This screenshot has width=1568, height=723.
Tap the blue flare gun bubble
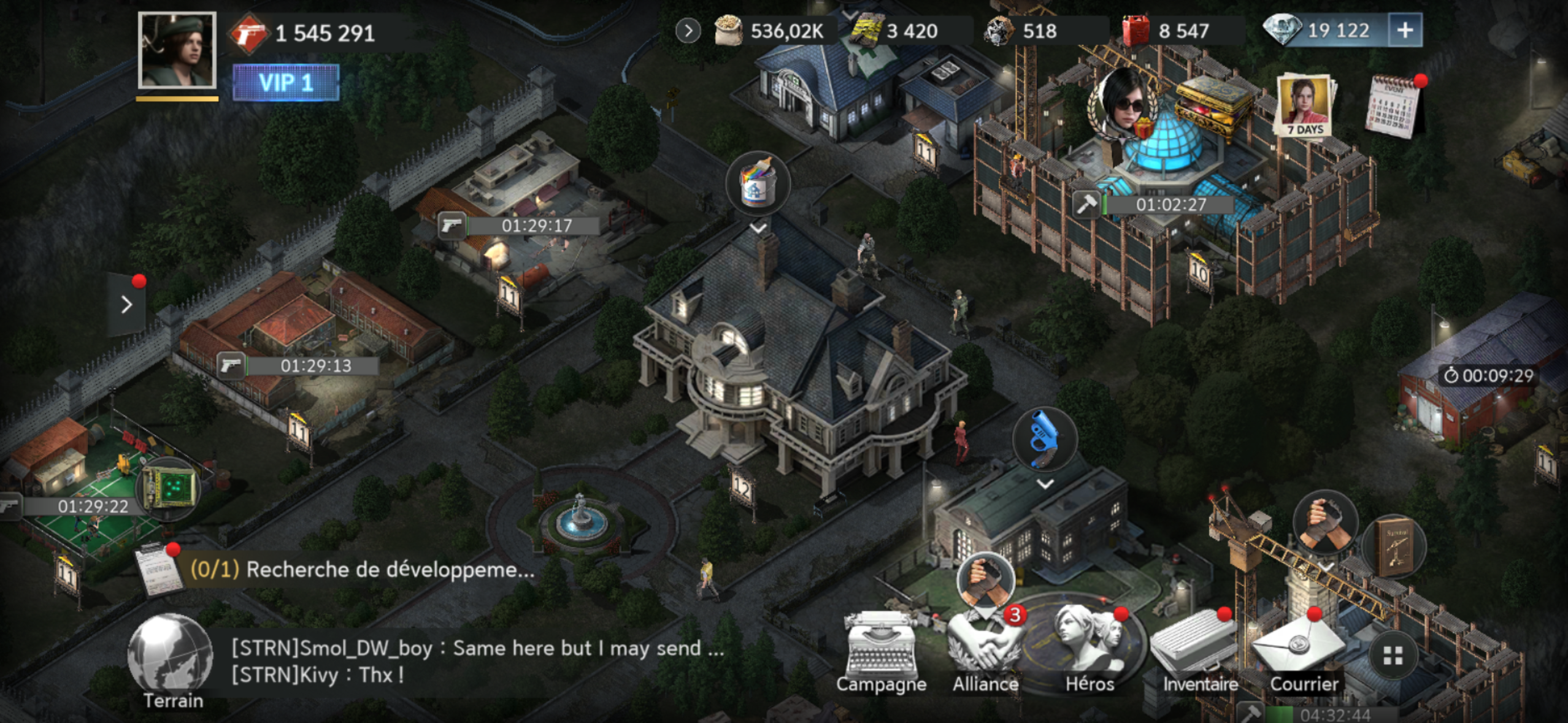pyautogui.click(x=1044, y=439)
